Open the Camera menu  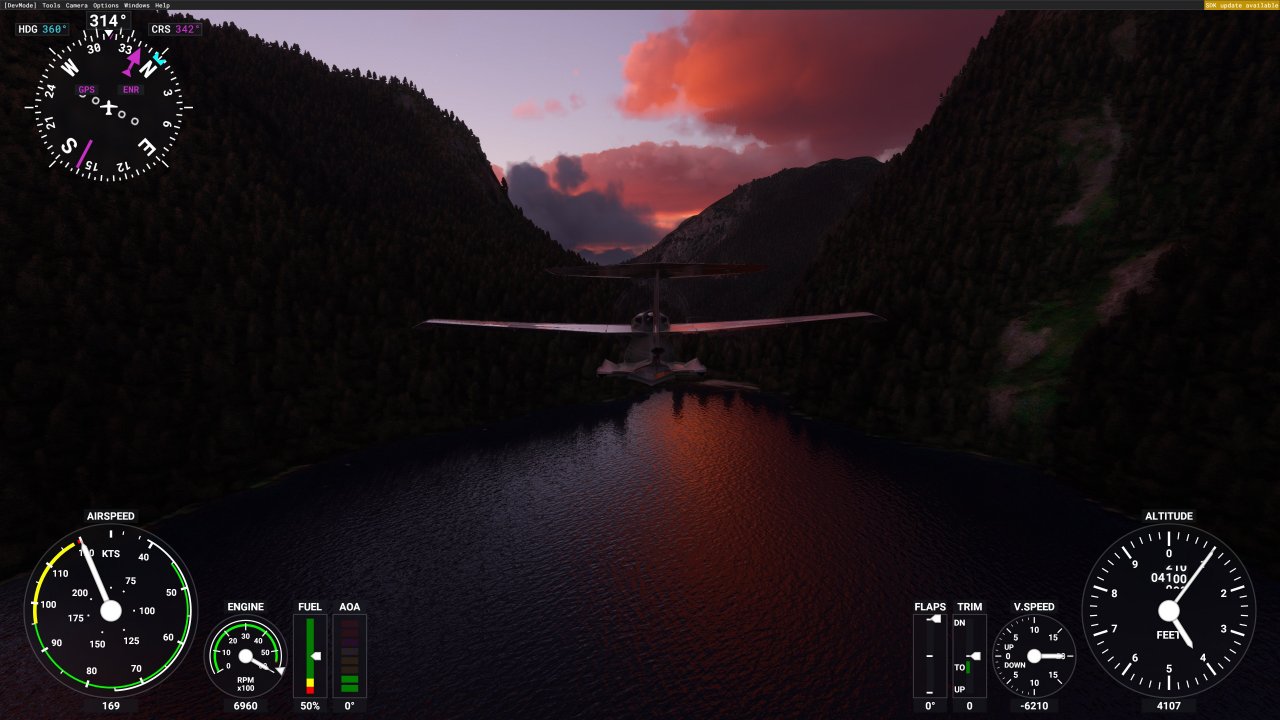click(x=75, y=4)
